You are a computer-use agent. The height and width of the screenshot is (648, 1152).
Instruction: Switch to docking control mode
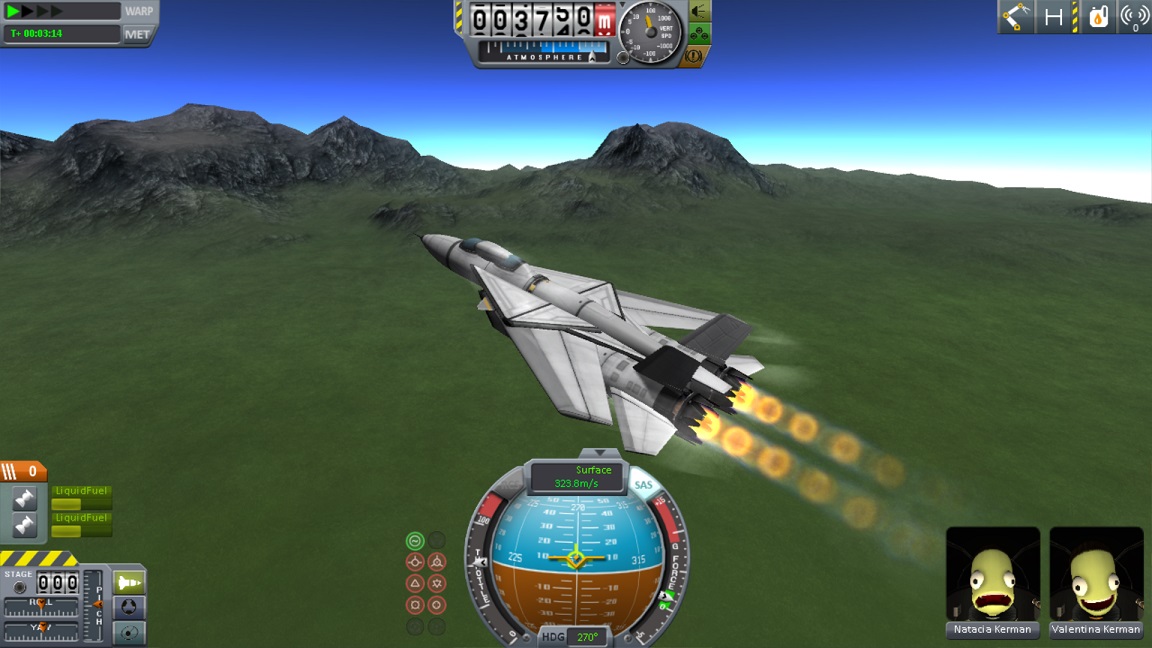click(130, 607)
